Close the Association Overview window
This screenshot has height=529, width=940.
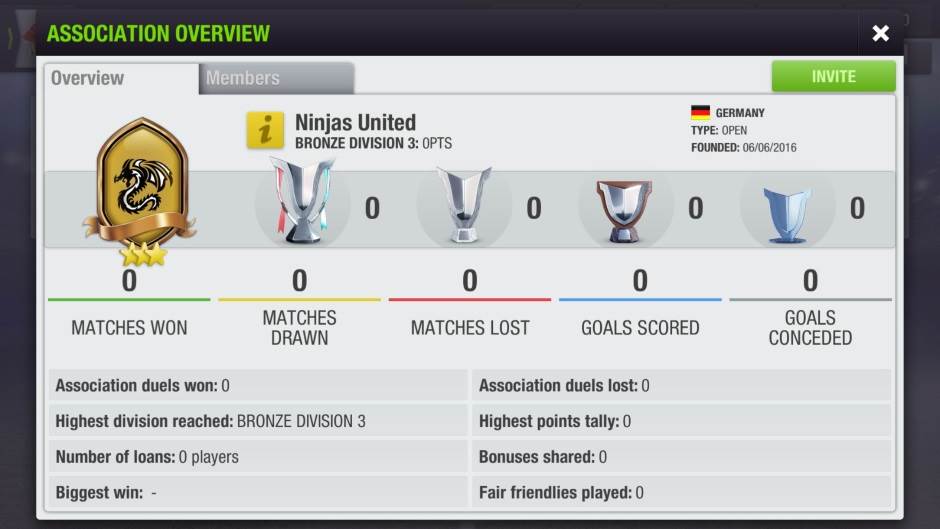click(880, 34)
